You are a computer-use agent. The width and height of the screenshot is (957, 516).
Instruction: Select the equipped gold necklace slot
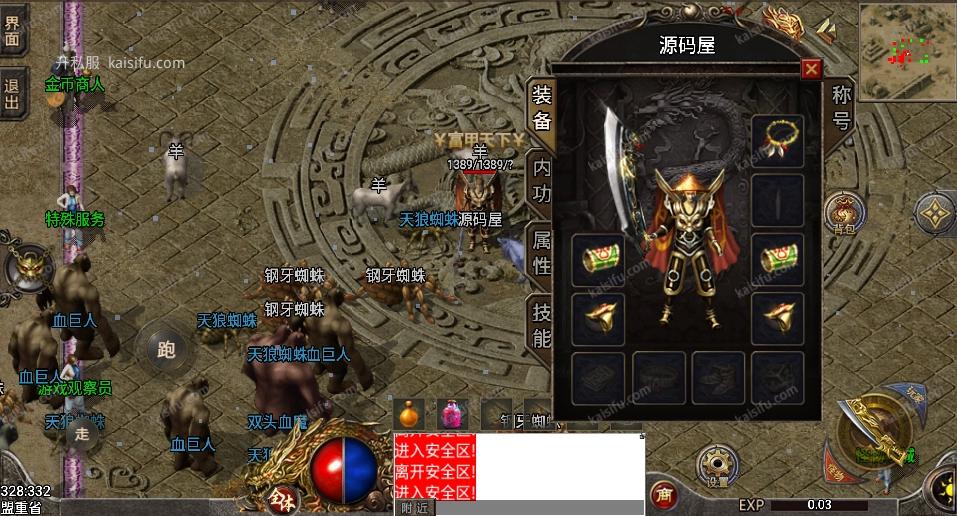[x=778, y=138]
